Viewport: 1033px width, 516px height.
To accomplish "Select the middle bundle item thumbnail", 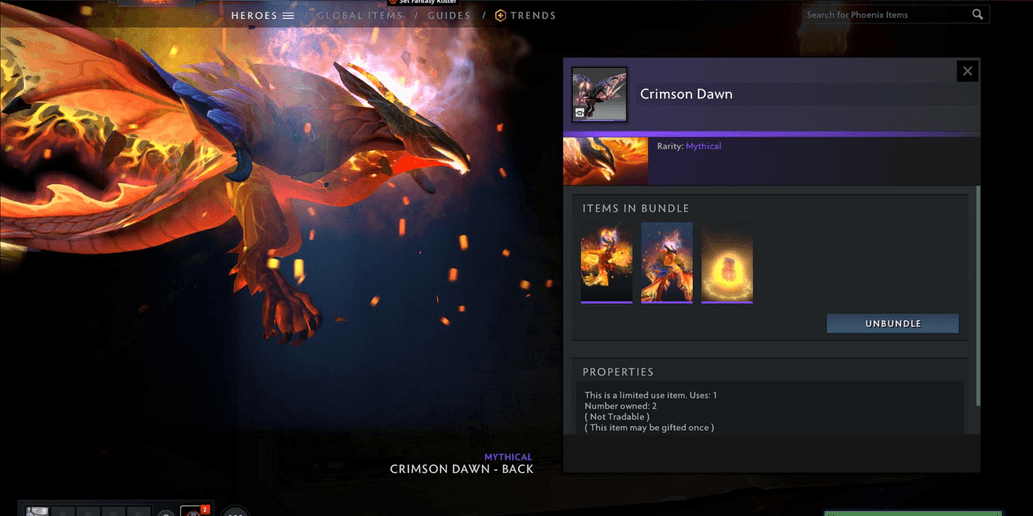I will pyautogui.click(x=667, y=263).
